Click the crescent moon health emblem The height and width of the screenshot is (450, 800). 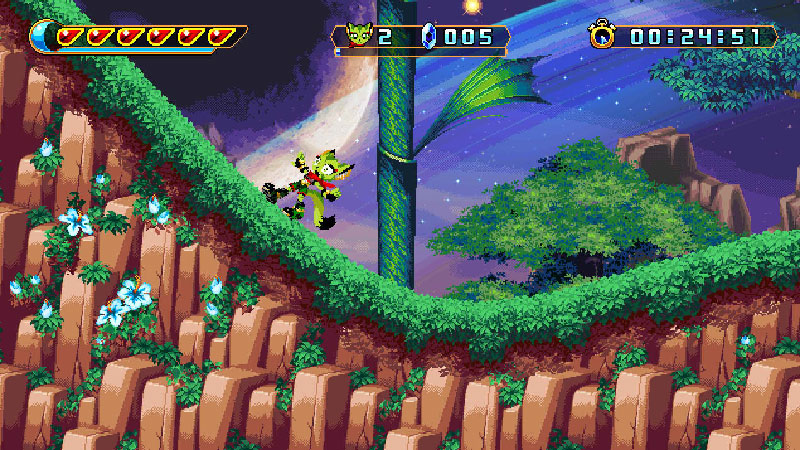[44, 37]
